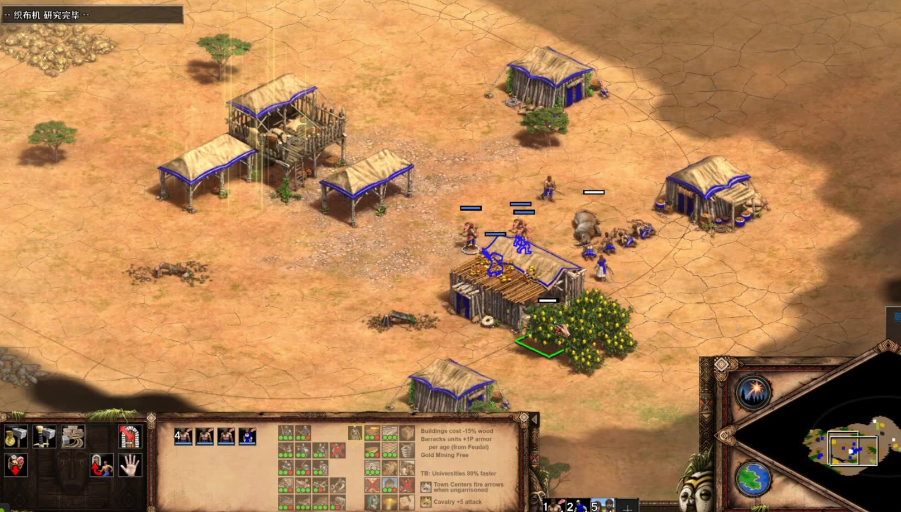Viewport: 901px width, 512px height.
Task: Select the villager portrait marked with 4
Action: (x=183, y=436)
